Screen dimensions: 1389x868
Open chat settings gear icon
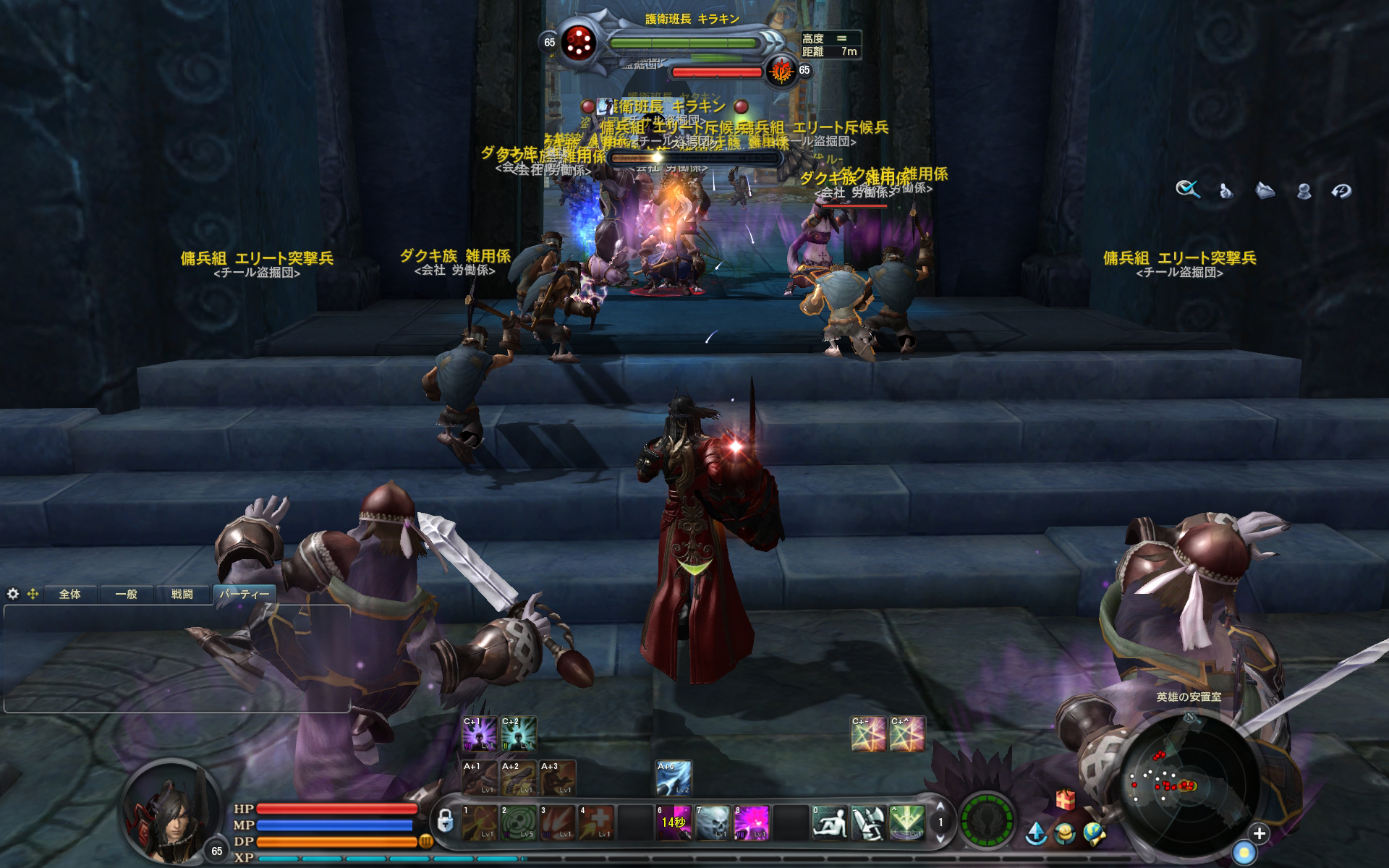(13, 594)
